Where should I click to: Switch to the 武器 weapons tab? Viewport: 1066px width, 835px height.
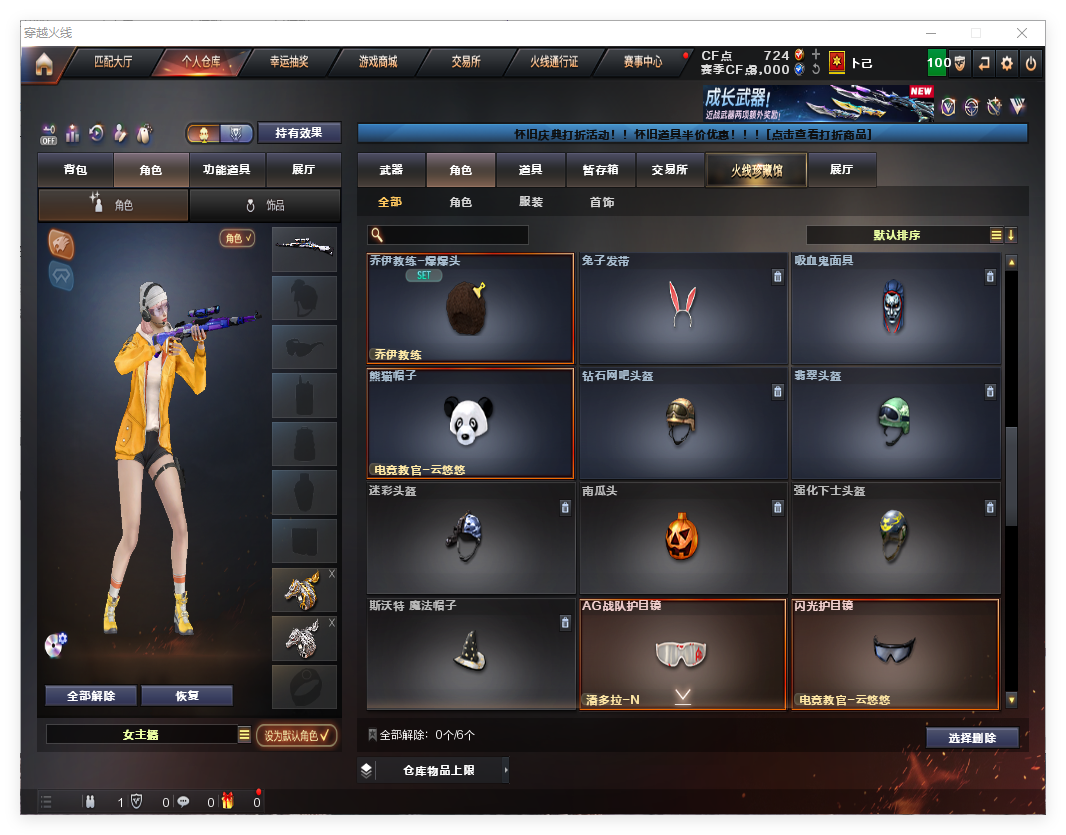pos(391,170)
